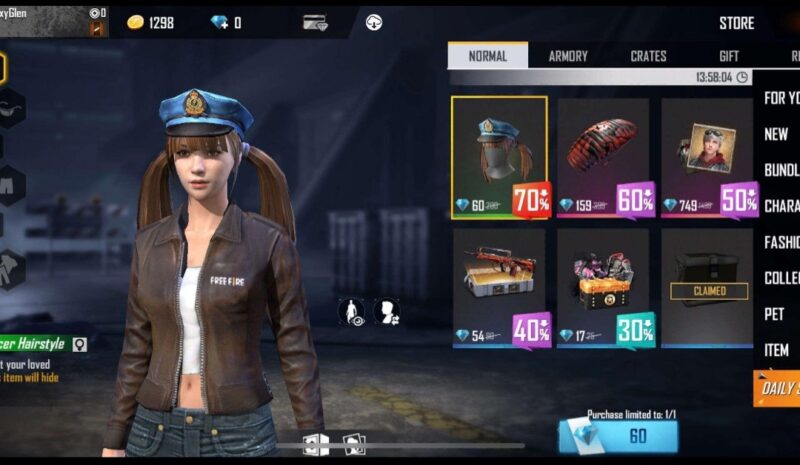Select the police cap hairstyle at 70% off
Image resolution: width=800 pixels, height=465 pixels.
(x=499, y=157)
